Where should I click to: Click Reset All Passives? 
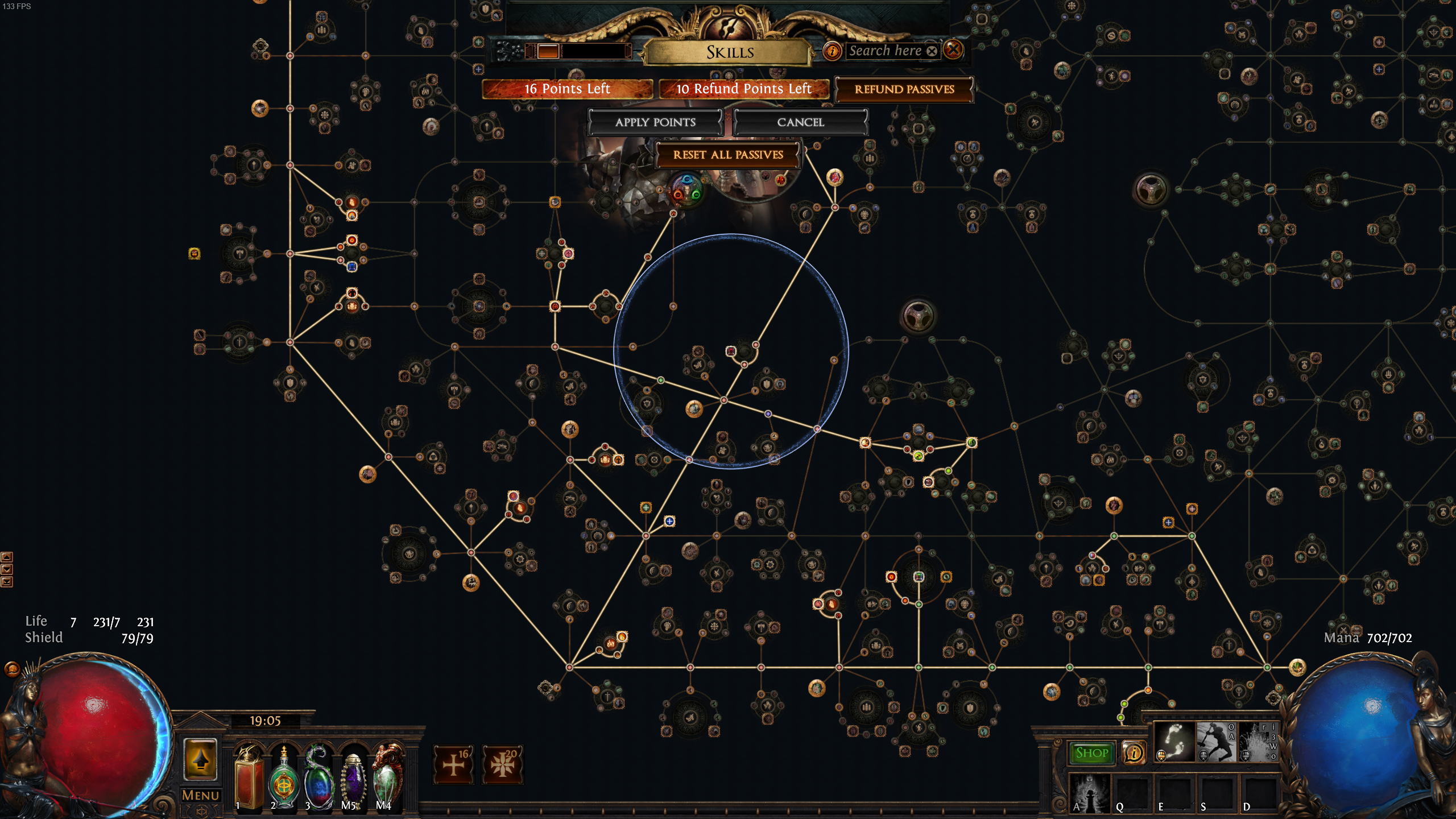pos(728,155)
